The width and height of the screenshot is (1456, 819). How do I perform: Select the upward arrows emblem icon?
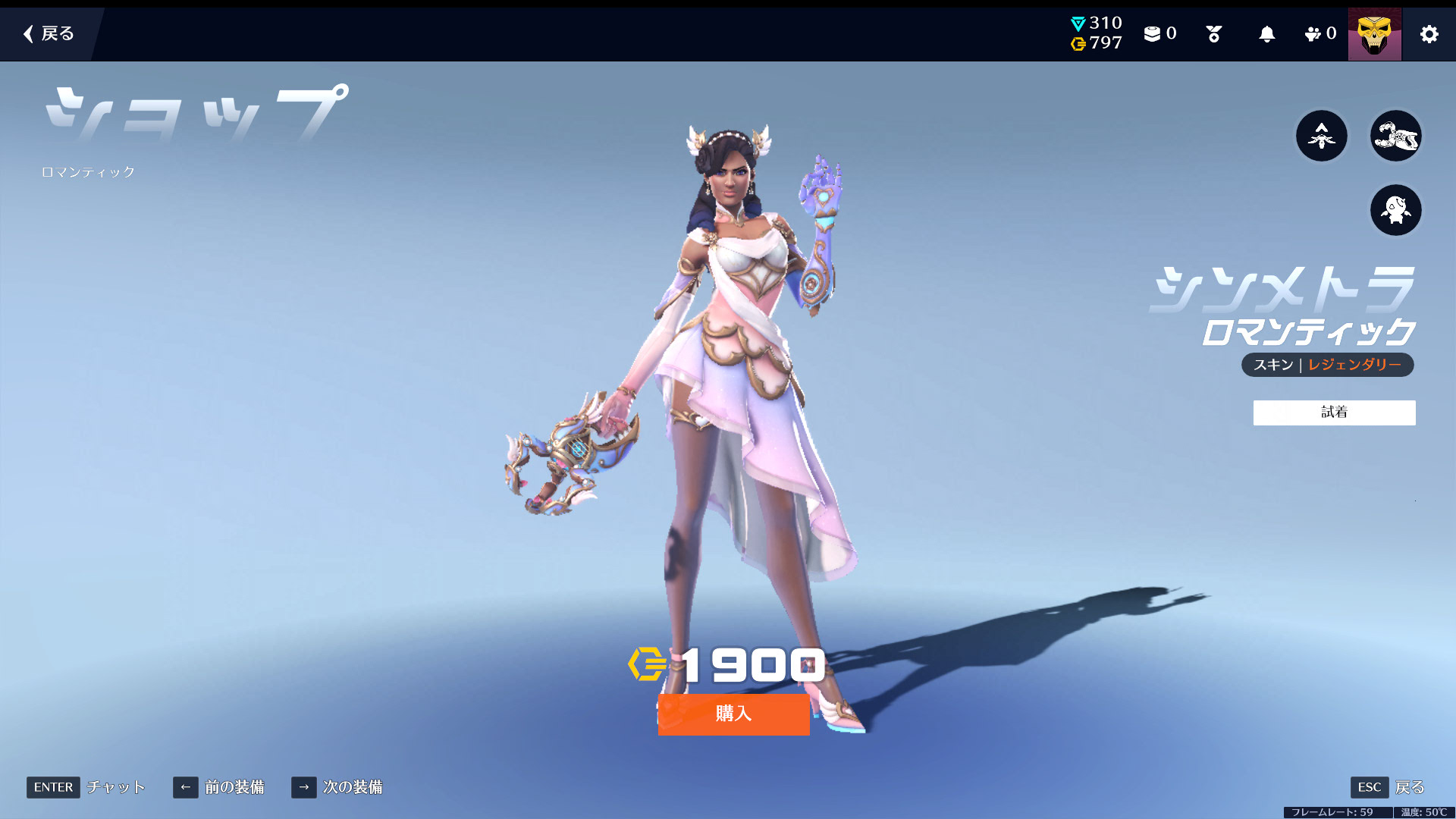coord(1321,136)
